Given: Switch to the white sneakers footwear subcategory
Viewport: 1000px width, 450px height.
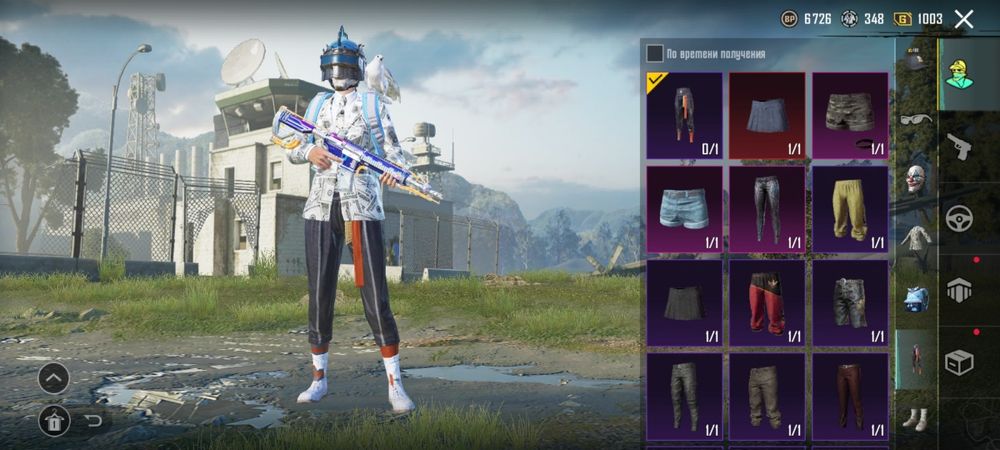Looking at the screenshot, I should point(915,418).
